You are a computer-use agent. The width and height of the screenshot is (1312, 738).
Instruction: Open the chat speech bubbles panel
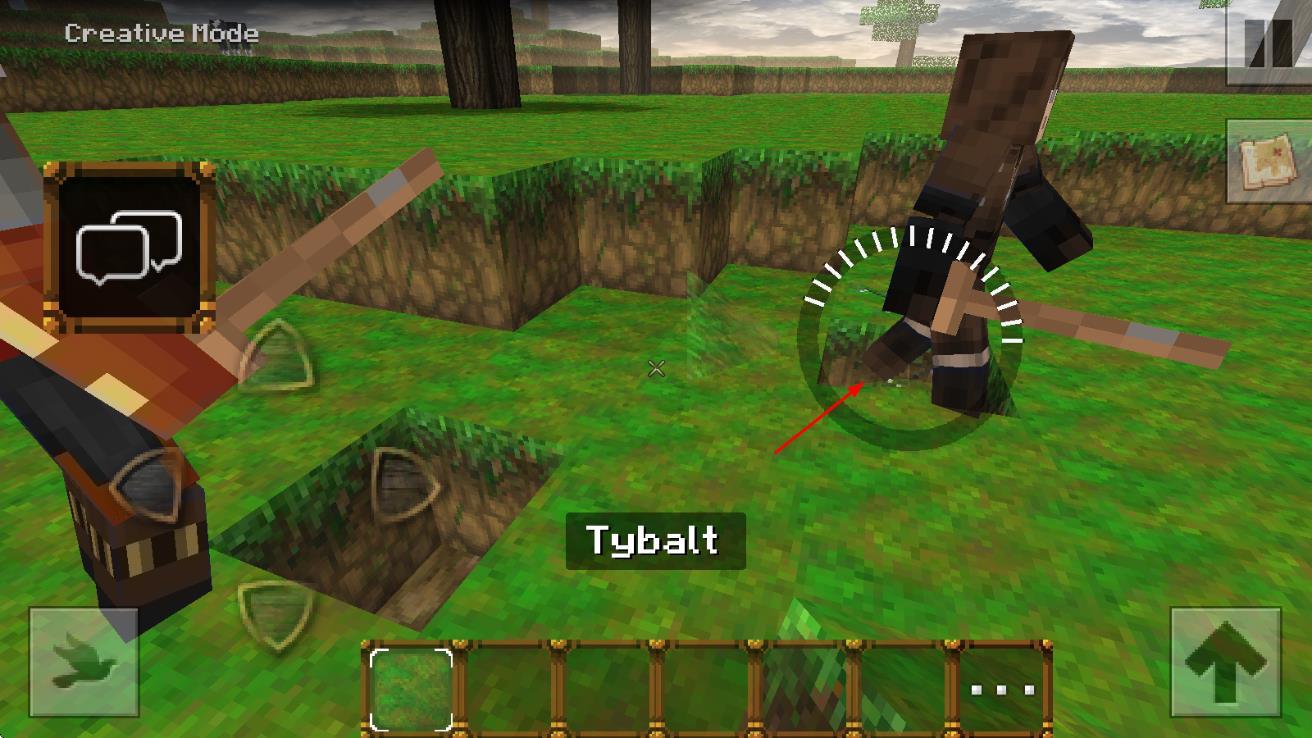point(129,247)
